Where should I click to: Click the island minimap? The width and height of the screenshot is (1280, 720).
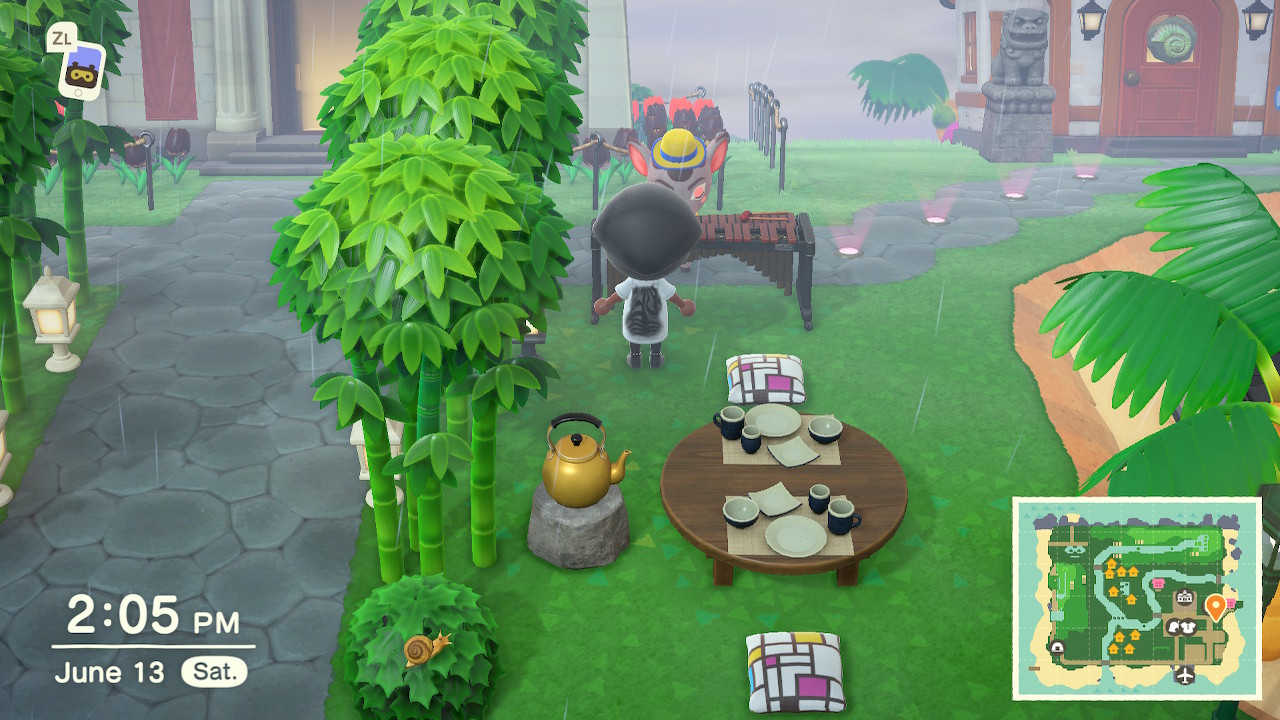(x=1136, y=597)
